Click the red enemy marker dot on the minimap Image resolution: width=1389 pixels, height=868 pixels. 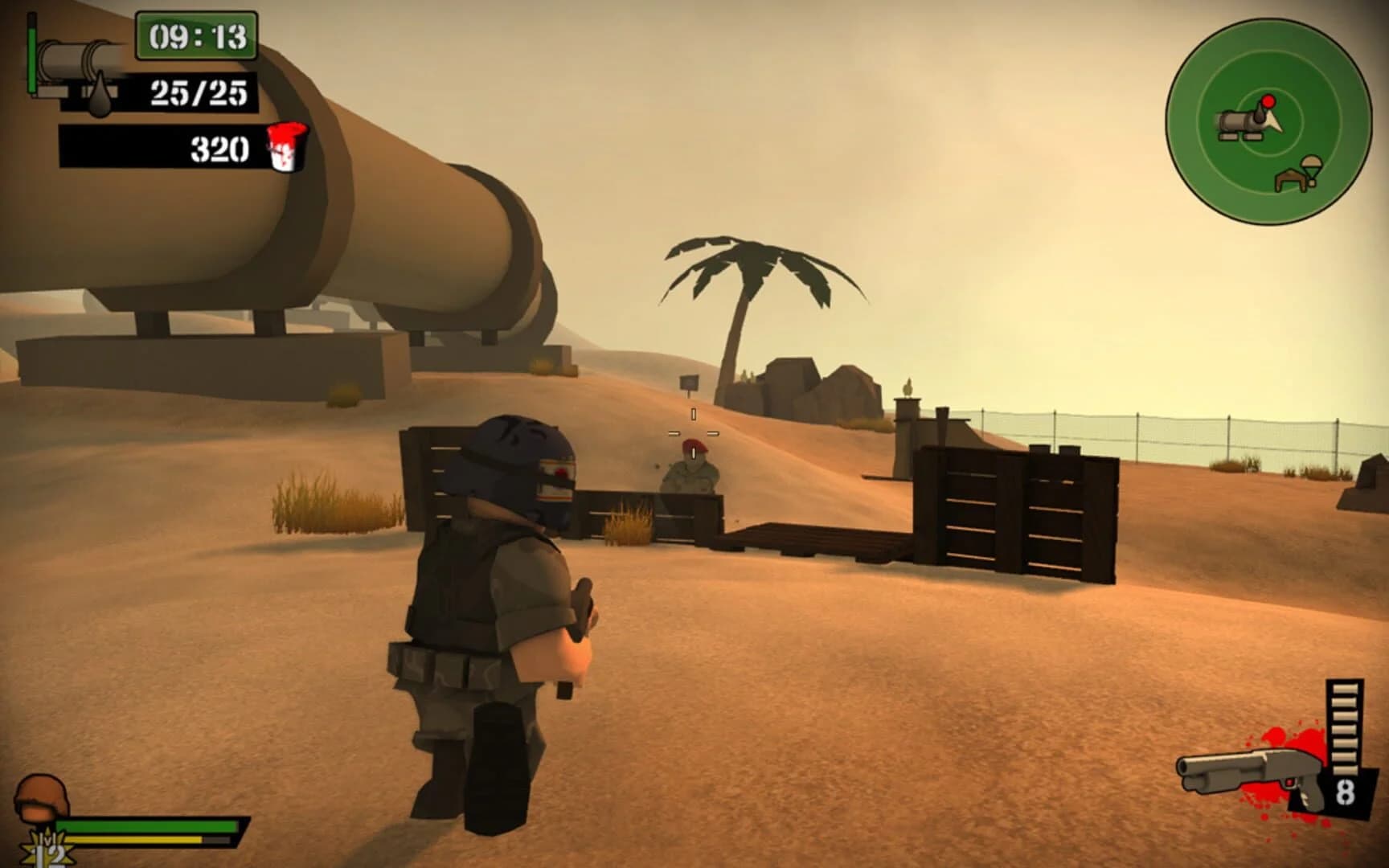tap(1268, 102)
